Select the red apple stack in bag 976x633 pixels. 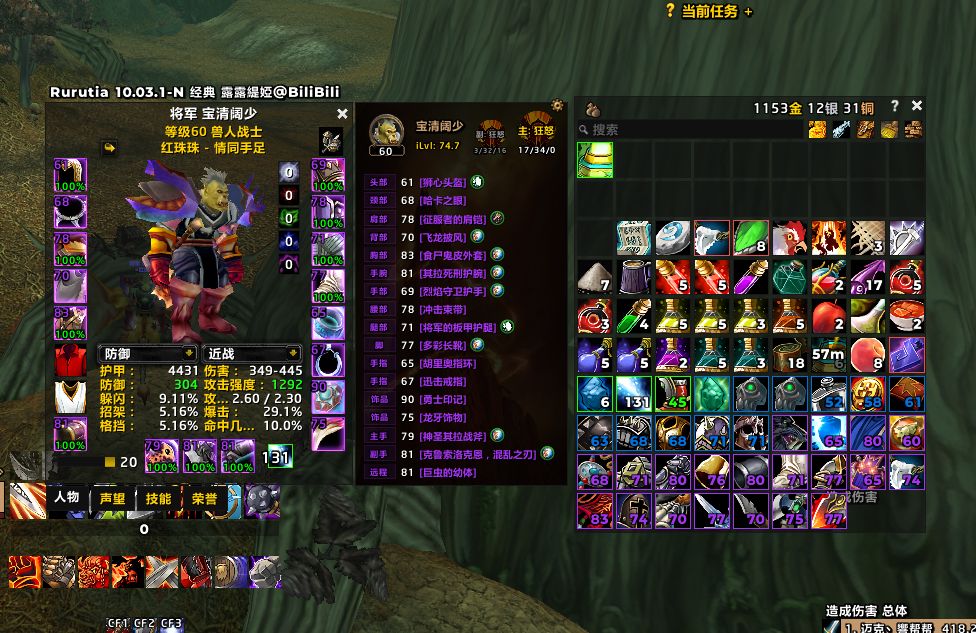[x=828, y=317]
